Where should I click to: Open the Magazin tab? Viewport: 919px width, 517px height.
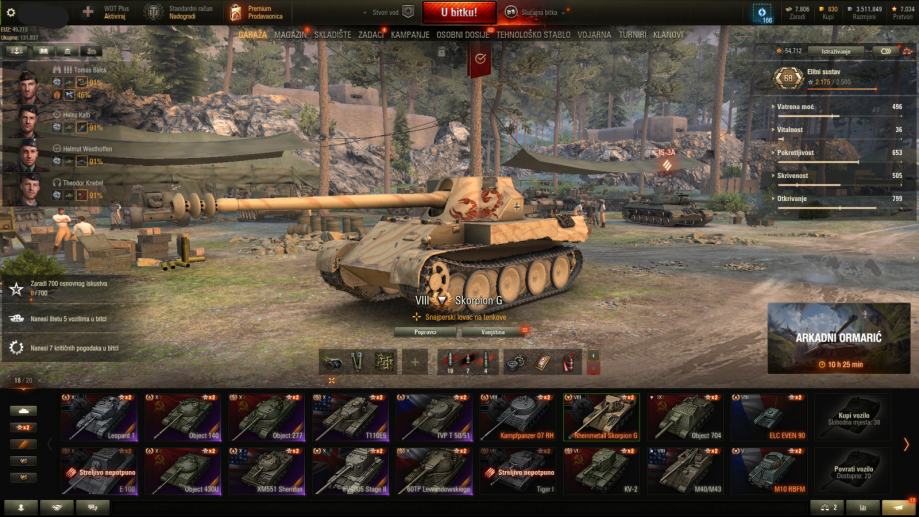point(290,34)
